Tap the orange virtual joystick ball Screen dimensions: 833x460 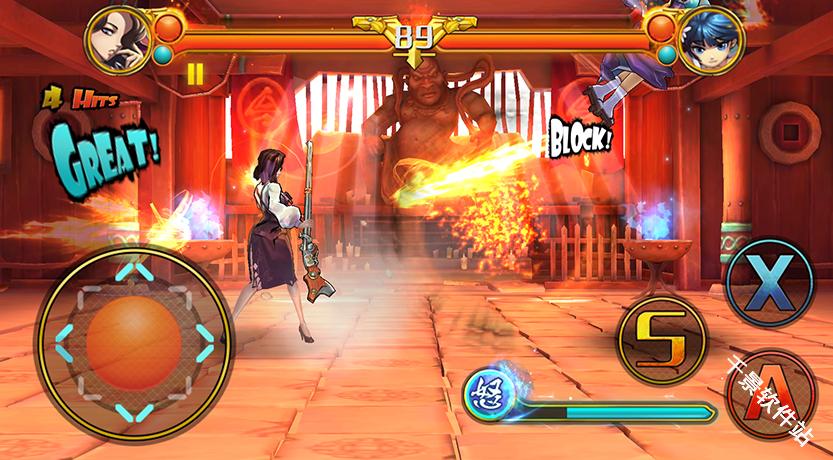point(133,340)
